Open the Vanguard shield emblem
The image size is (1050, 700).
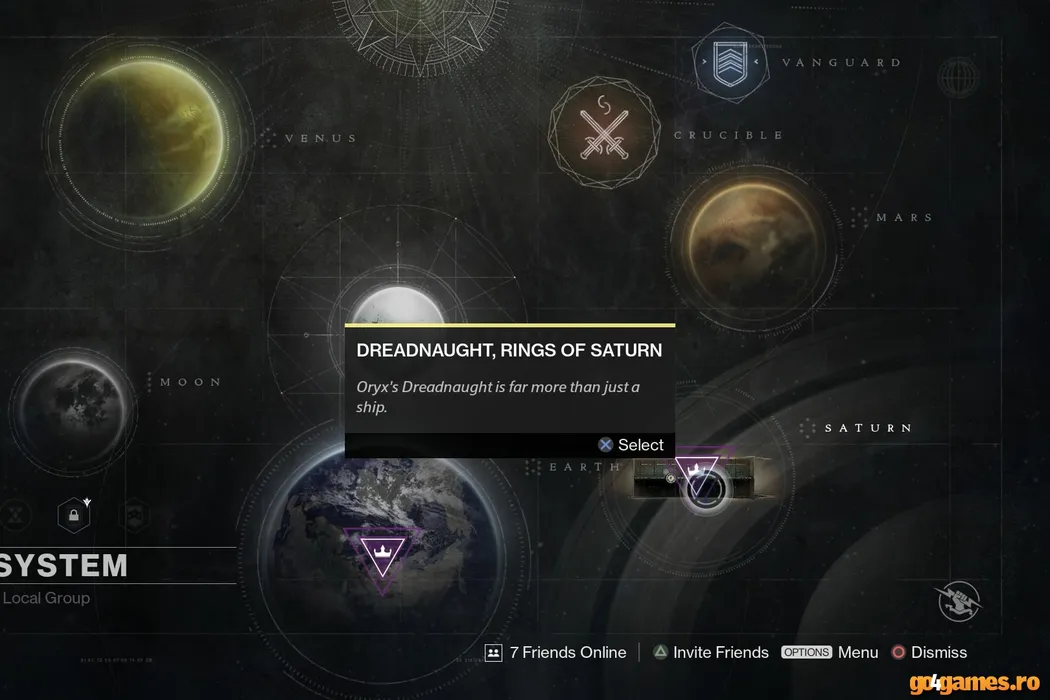pyautogui.click(x=728, y=63)
